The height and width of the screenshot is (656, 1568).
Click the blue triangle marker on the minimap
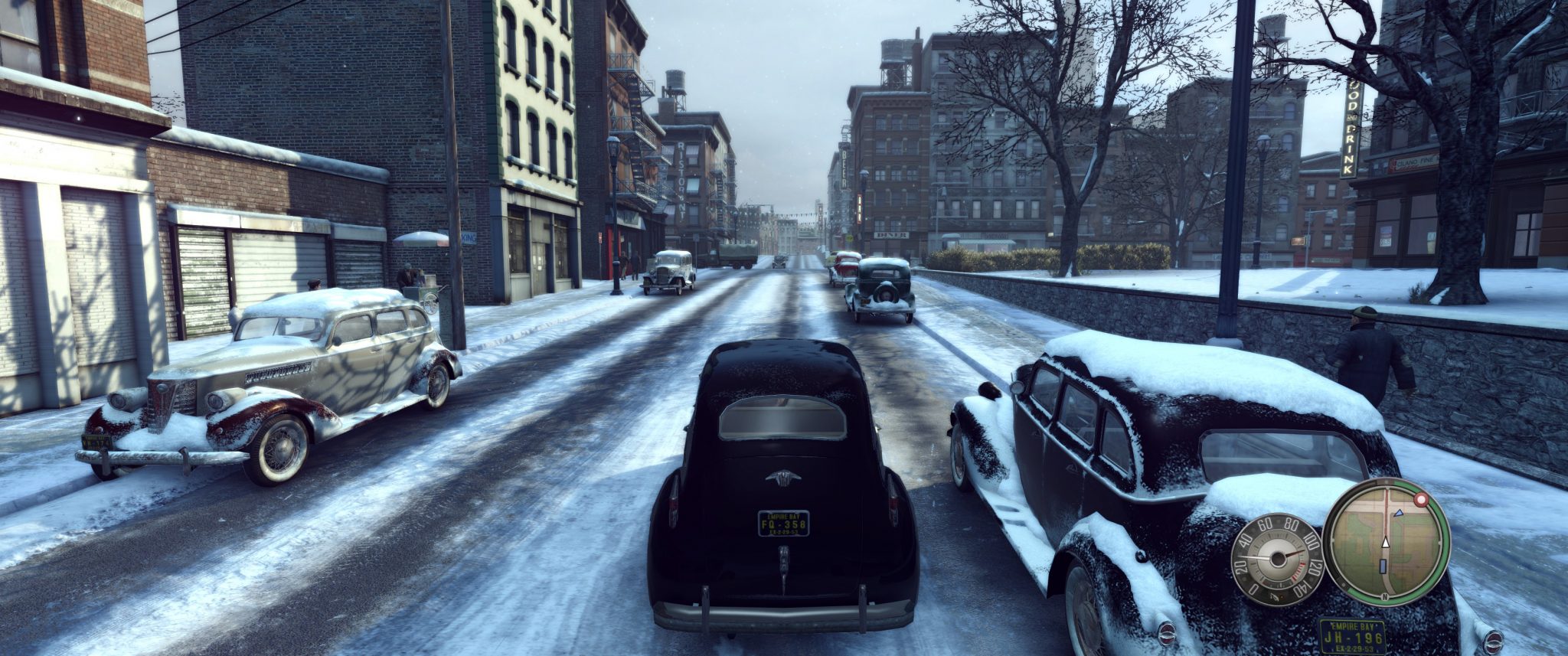pos(1399,514)
